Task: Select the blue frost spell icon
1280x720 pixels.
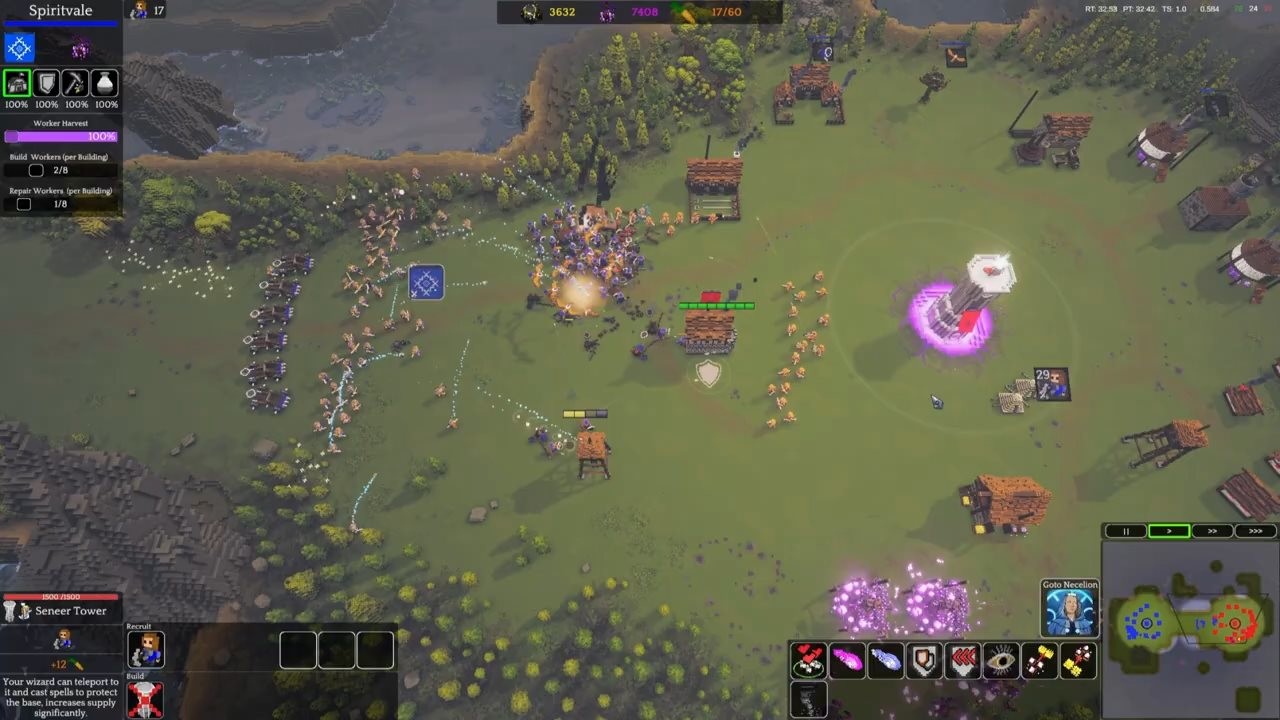Action: (x=886, y=661)
